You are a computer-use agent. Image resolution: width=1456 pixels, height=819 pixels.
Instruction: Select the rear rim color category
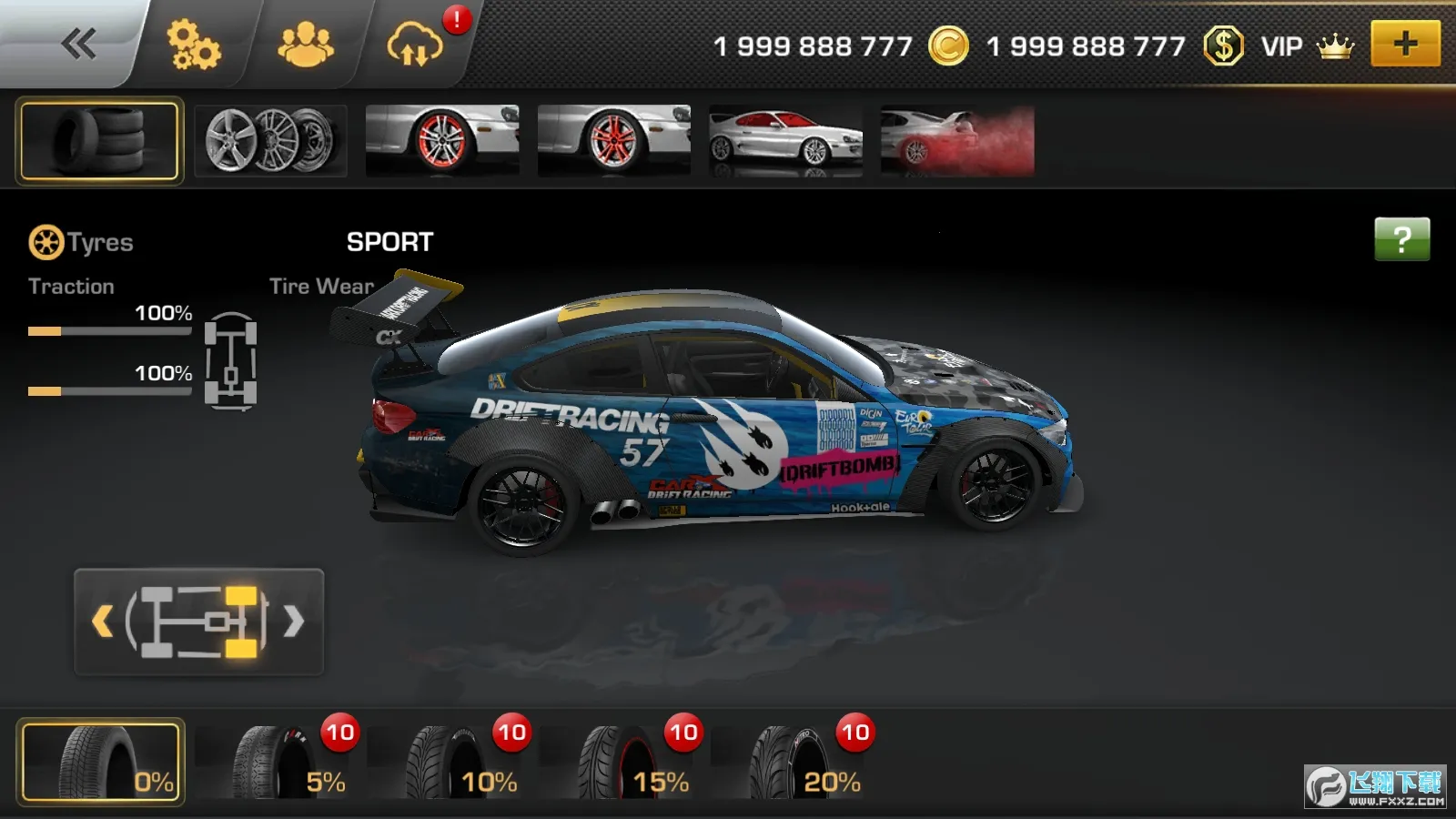point(614,140)
